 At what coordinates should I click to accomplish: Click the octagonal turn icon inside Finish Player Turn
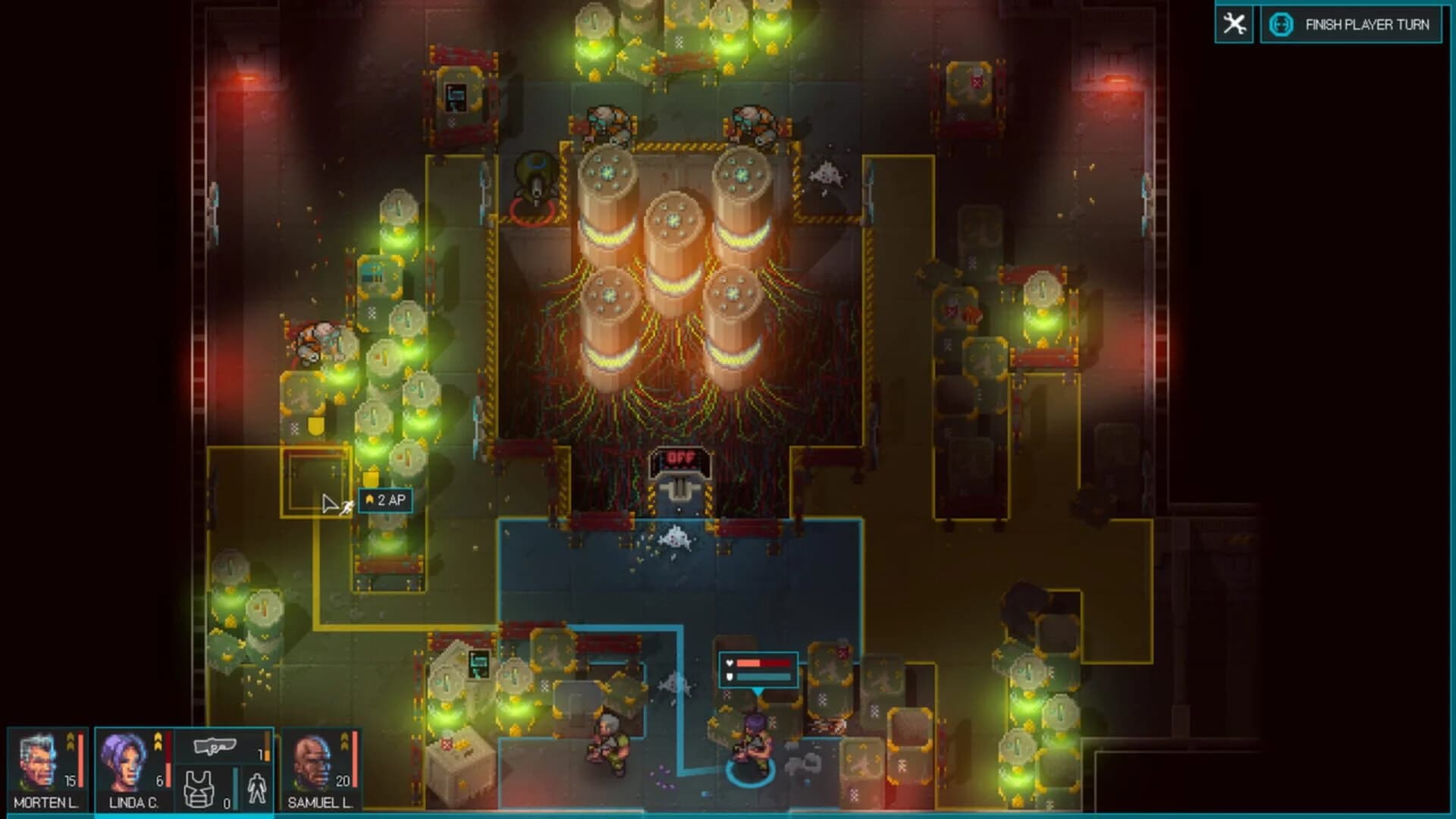pyautogui.click(x=1280, y=24)
